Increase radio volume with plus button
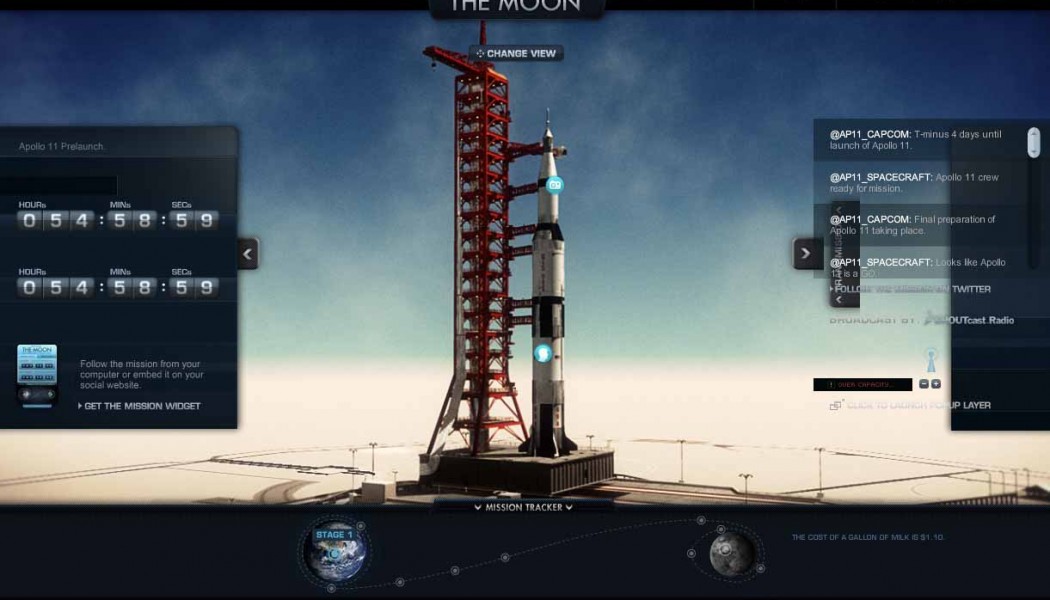Image resolution: width=1050 pixels, height=600 pixels. tap(936, 384)
